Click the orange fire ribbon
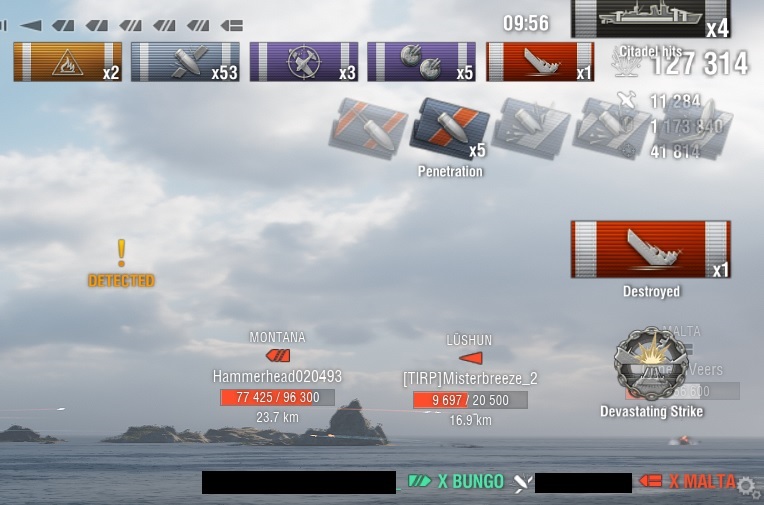 tap(68, 62)
